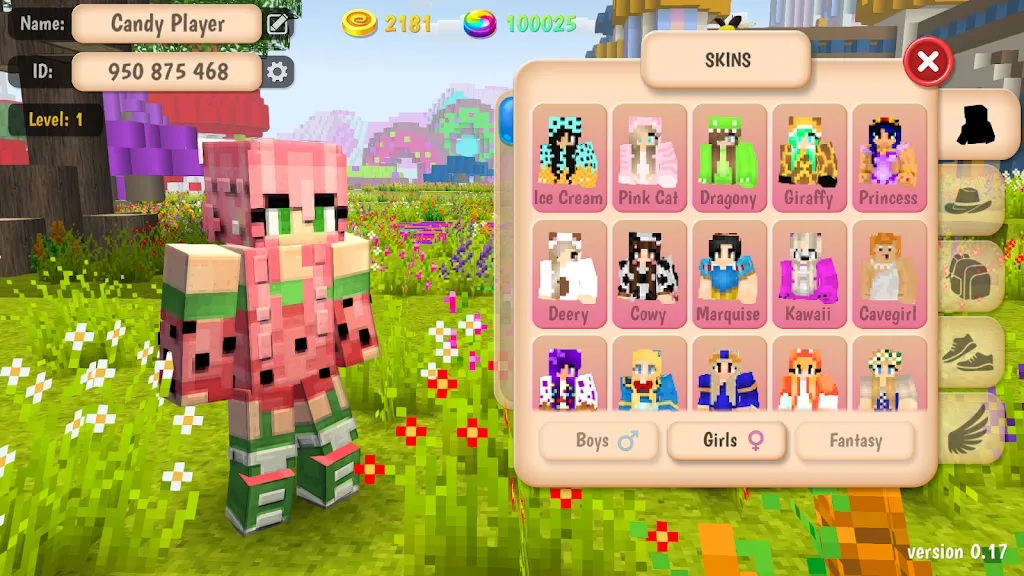Open the hat accessories tab

point(971,200)
